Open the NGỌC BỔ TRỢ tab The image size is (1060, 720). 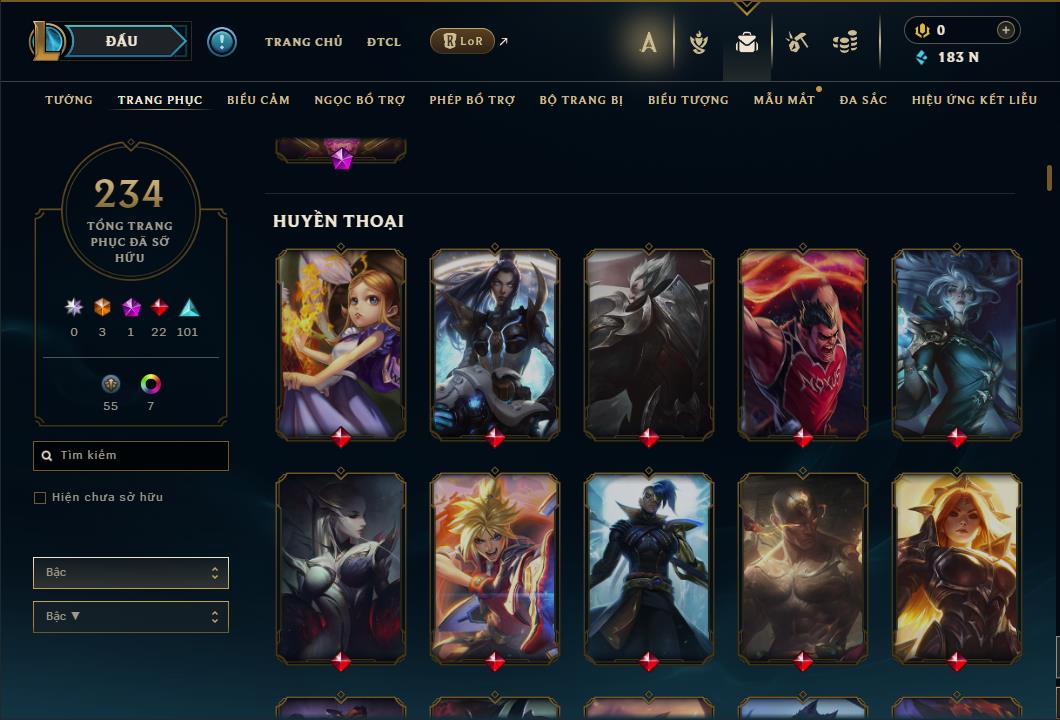pos(359,100)
